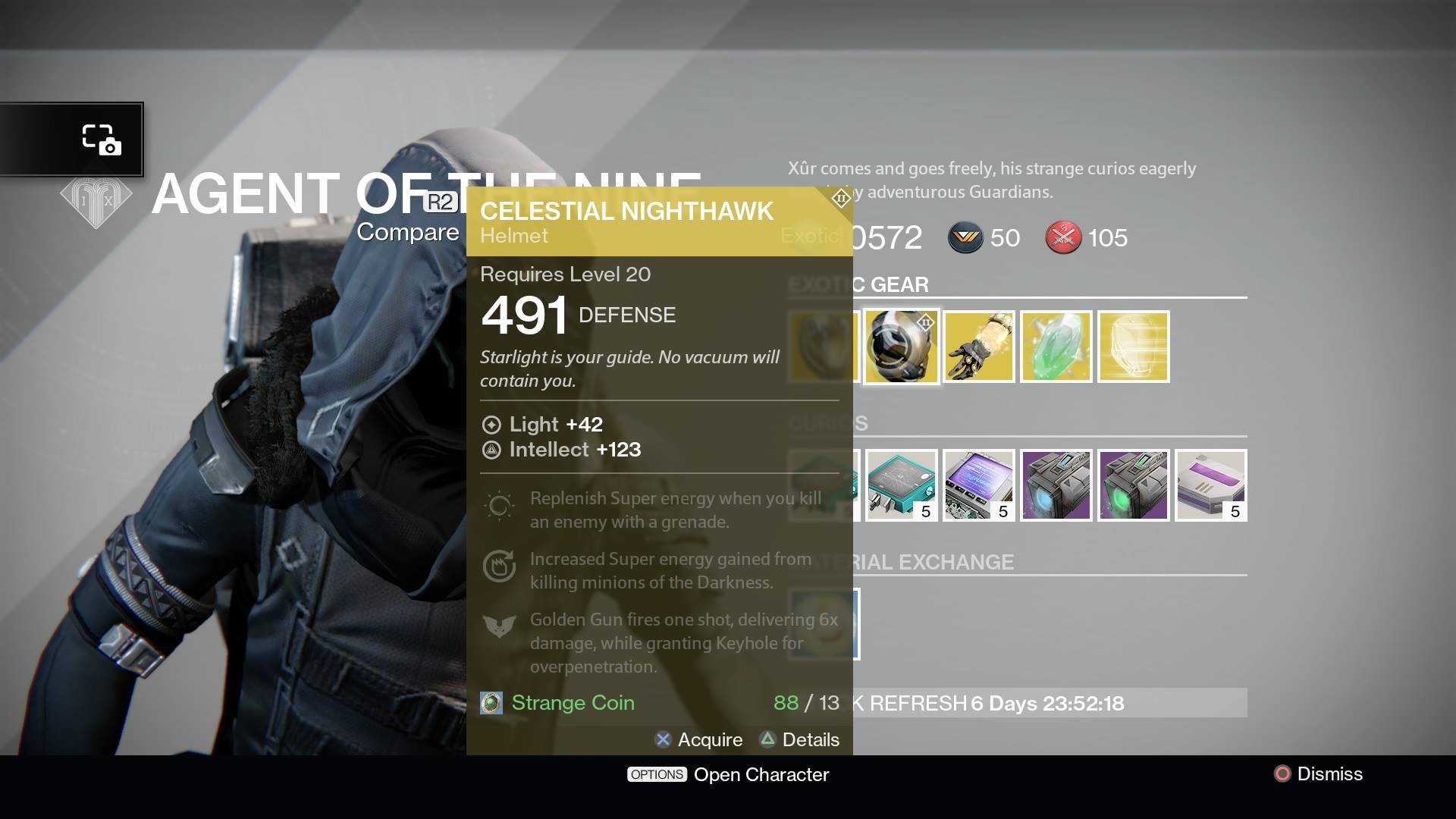Open Details for Celestial Nighthawk
This screenshot has width=1456, height=819.
point(800,739)
